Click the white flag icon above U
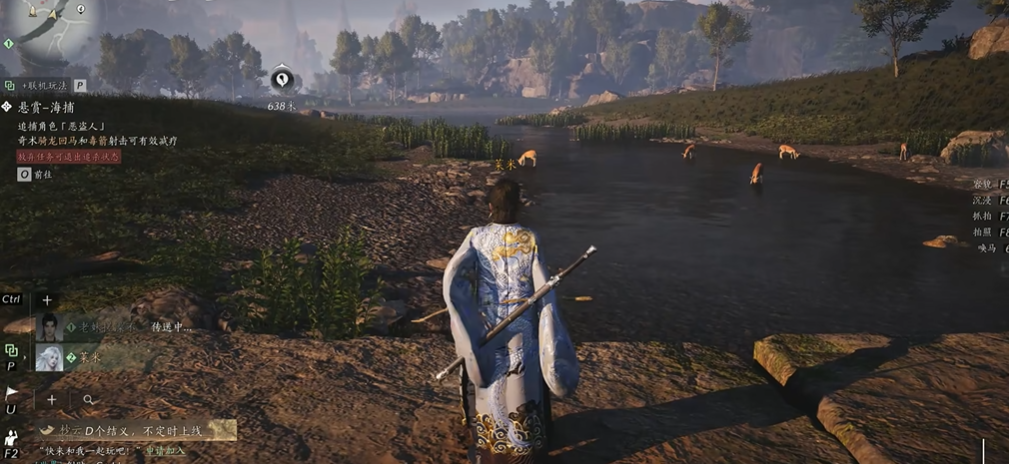Viewport: 1009px width, 464px height. tap(11, 393)
